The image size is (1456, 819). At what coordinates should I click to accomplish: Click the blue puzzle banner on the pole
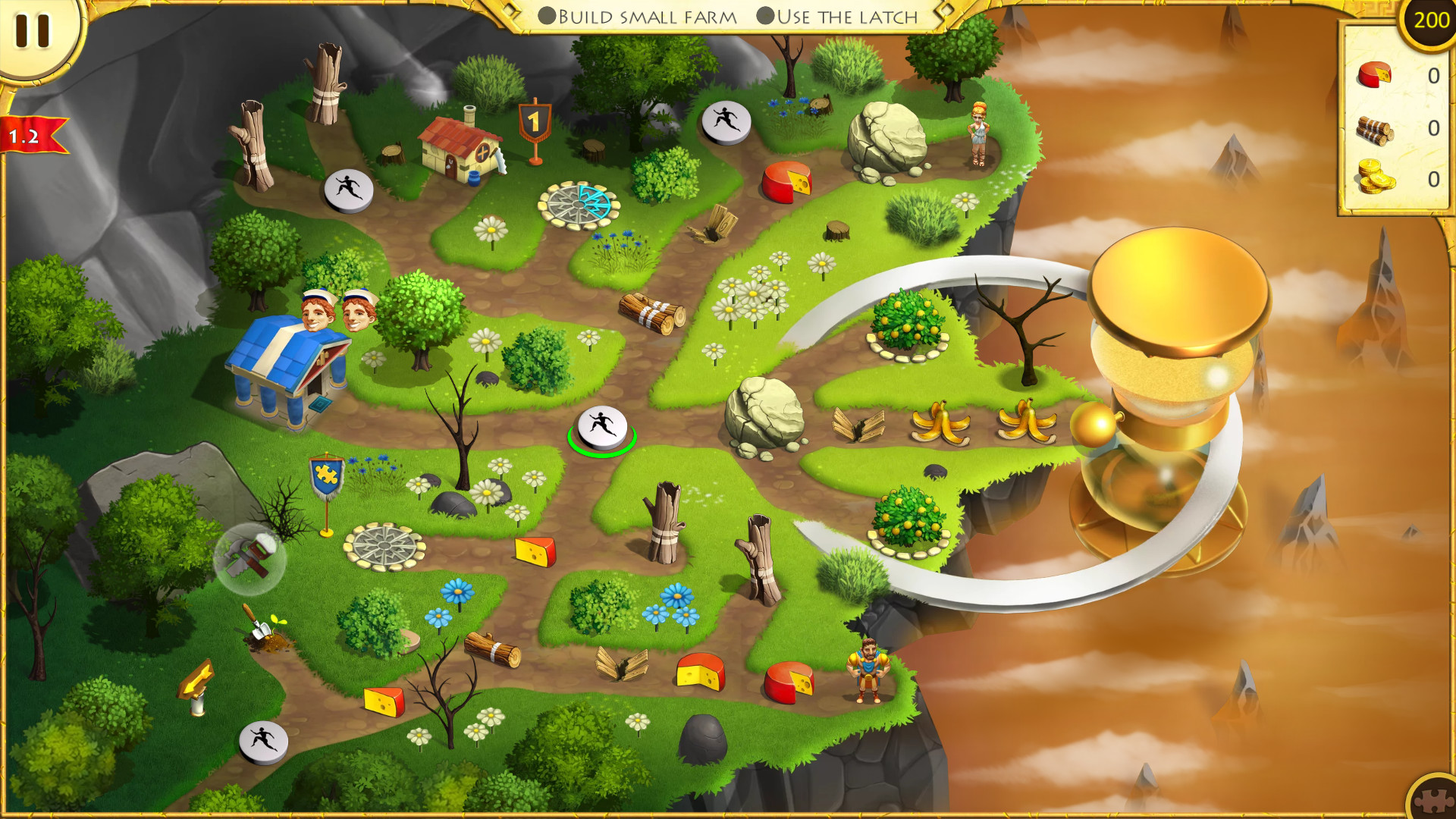[326, 474]
